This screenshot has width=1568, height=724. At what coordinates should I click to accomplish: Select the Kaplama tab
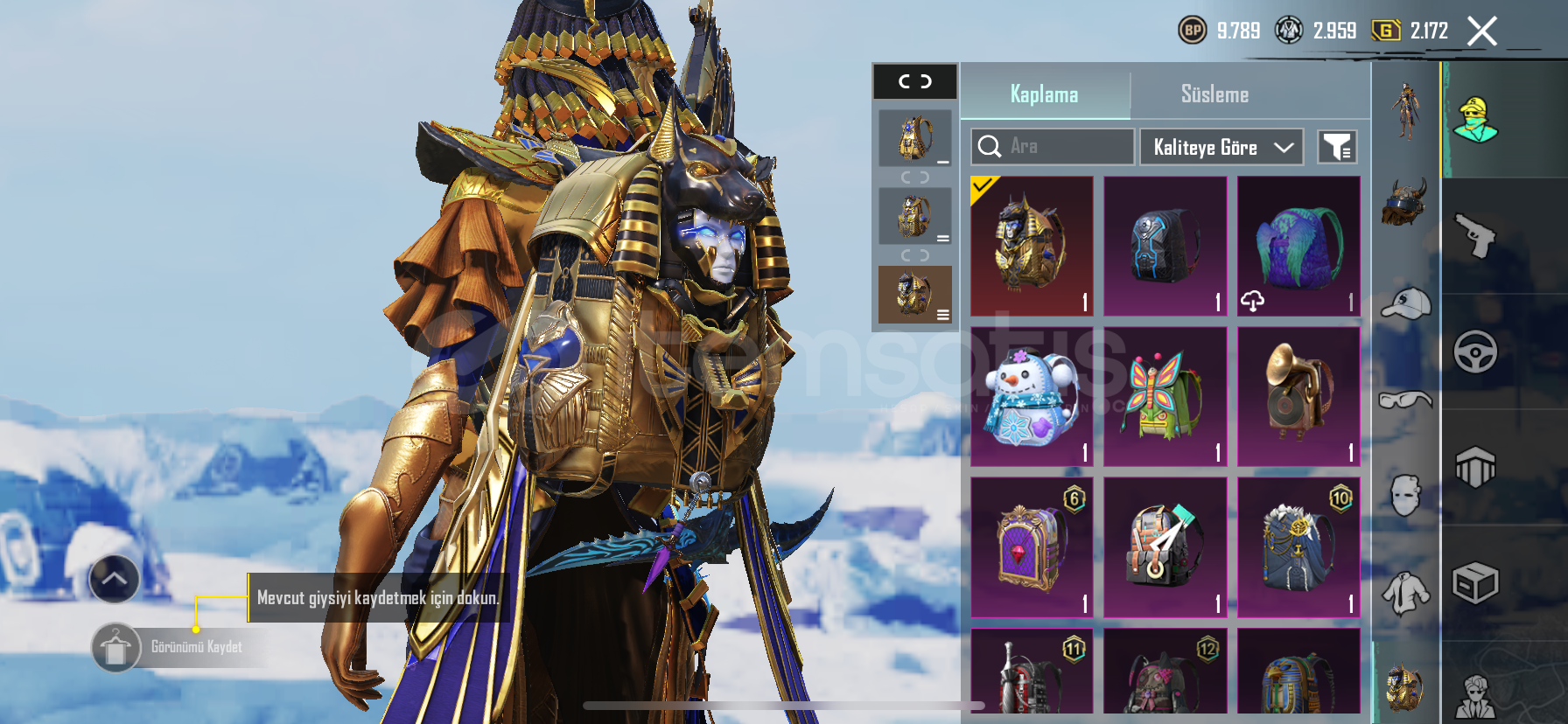[1044, 94]
